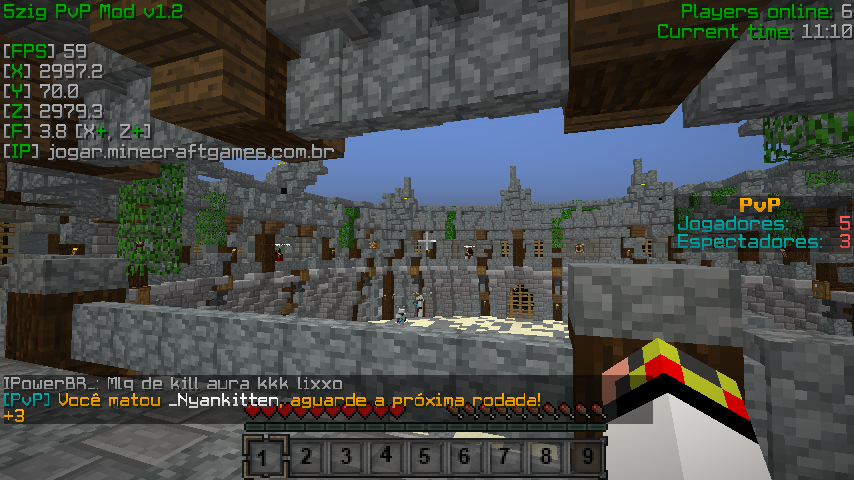This screenshot has height=480, width=854.
Task: Switch to hotbar slot 3
Action: pos(346,458)
